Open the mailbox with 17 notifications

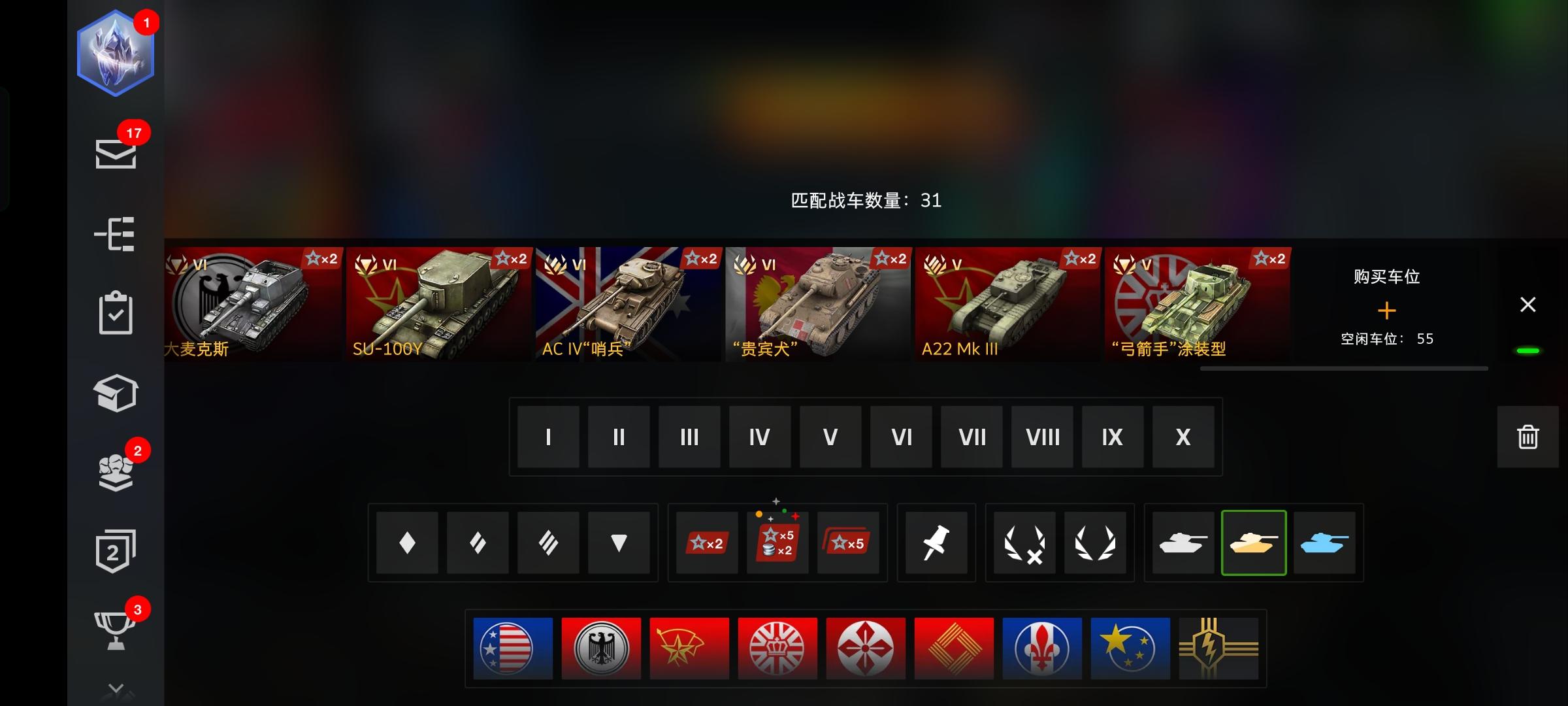coord(116,154)
